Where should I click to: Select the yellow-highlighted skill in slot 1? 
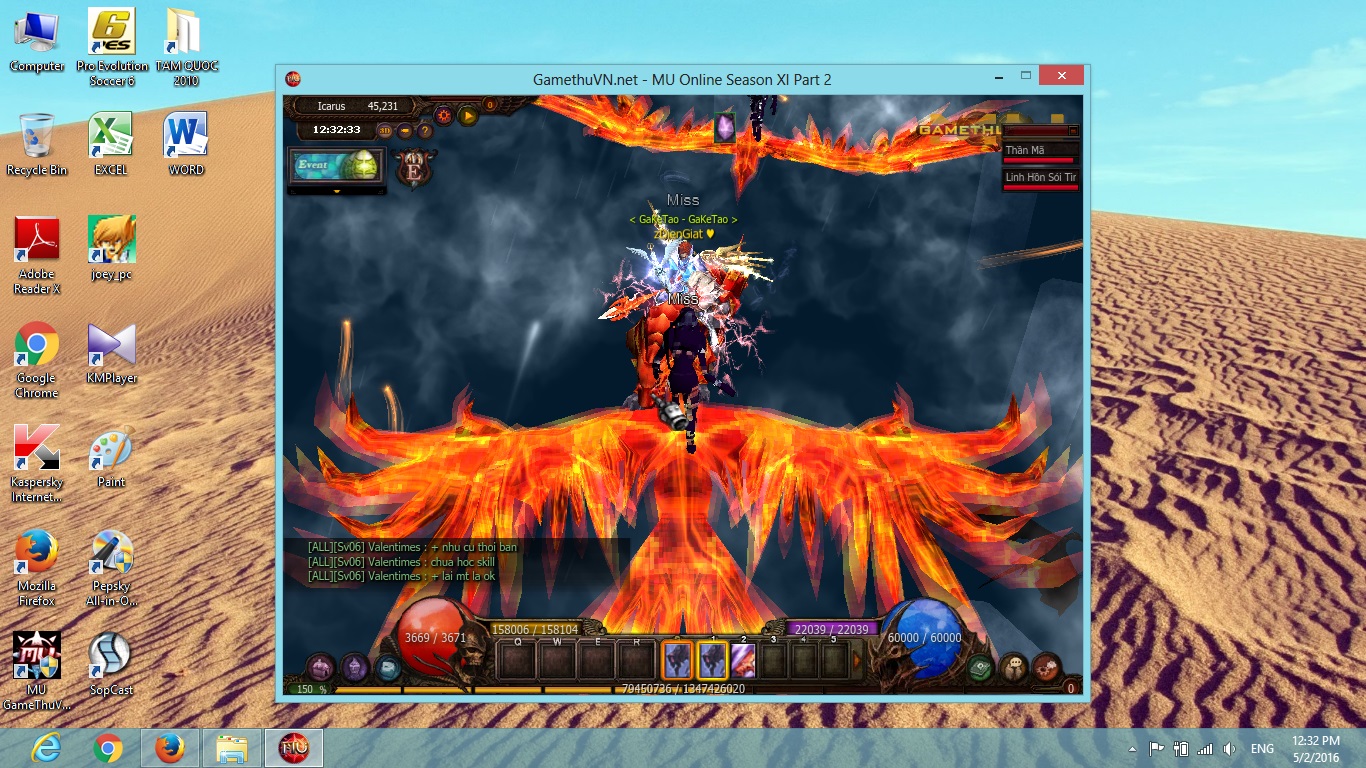click(712, 660)
